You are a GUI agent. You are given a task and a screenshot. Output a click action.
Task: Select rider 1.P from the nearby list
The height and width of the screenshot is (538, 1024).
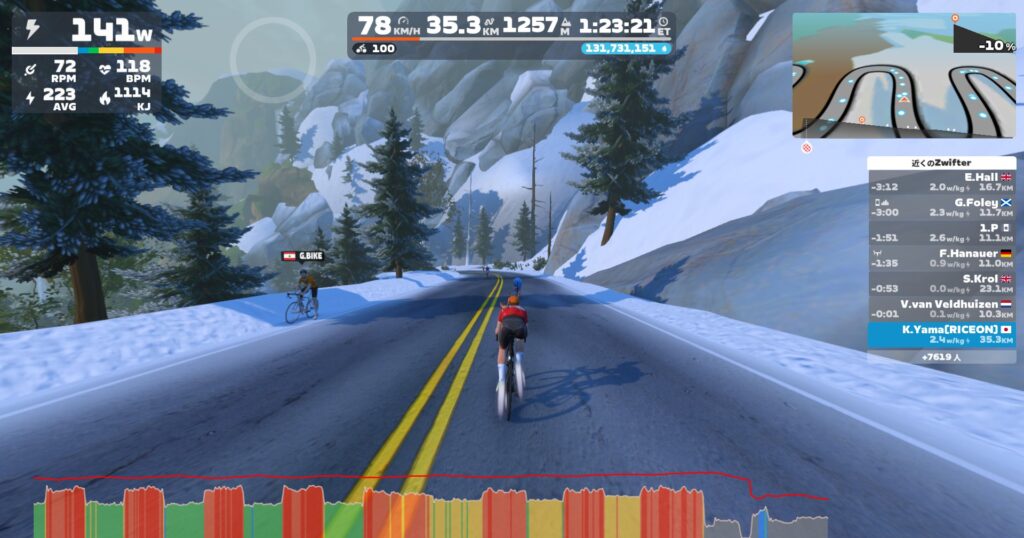[941, 233]
